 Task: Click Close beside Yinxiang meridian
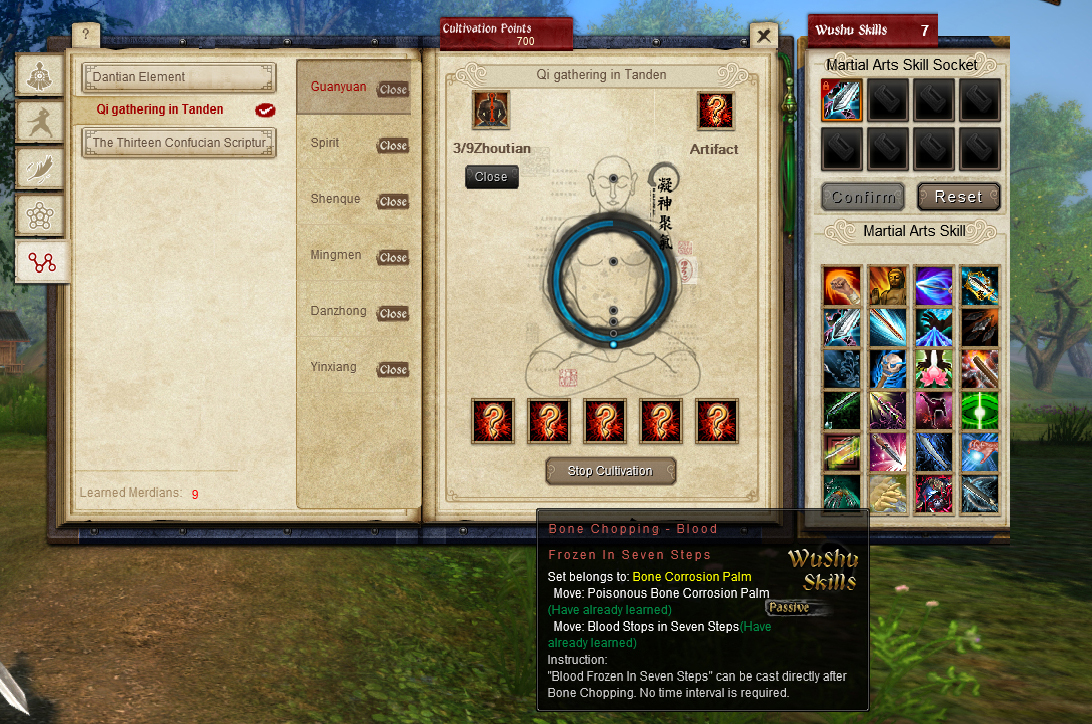point(392,369)
